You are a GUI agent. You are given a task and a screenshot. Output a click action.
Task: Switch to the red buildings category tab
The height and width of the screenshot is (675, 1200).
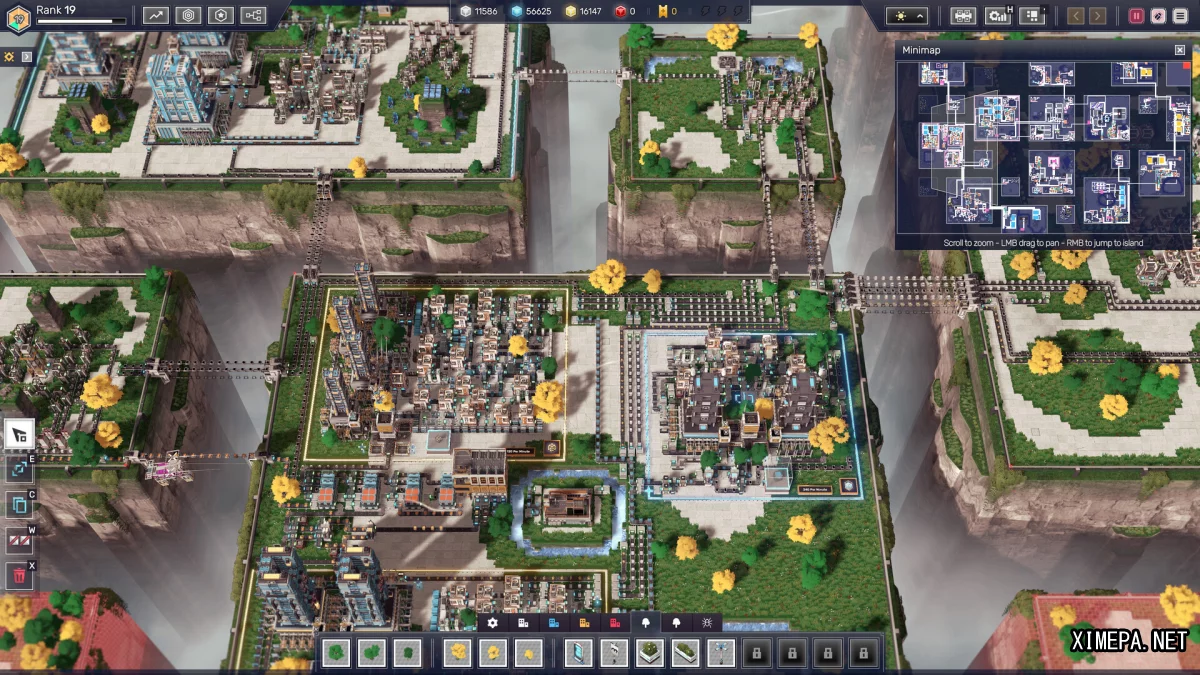point(615,622)
